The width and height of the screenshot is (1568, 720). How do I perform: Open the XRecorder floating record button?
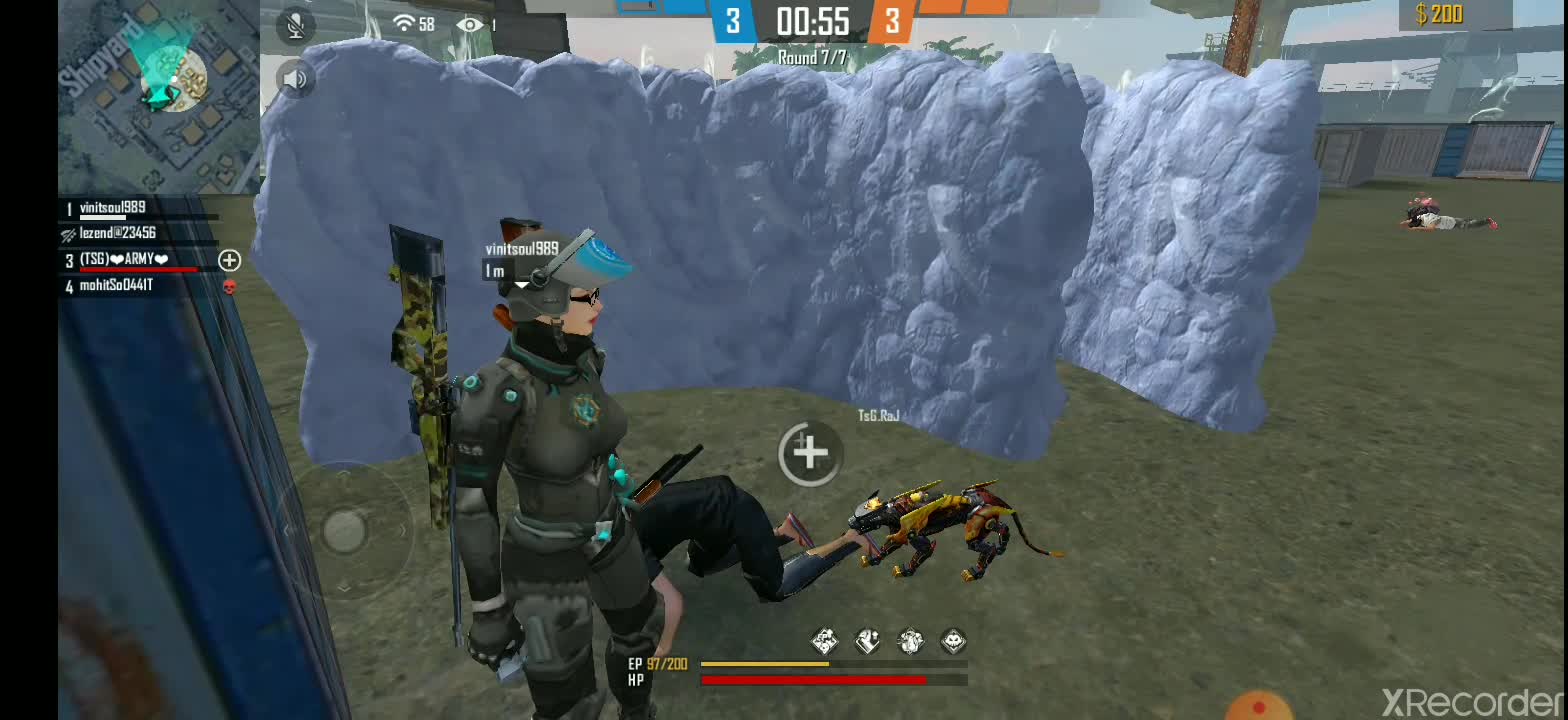pyautogui.click(x=1257, y=706)
